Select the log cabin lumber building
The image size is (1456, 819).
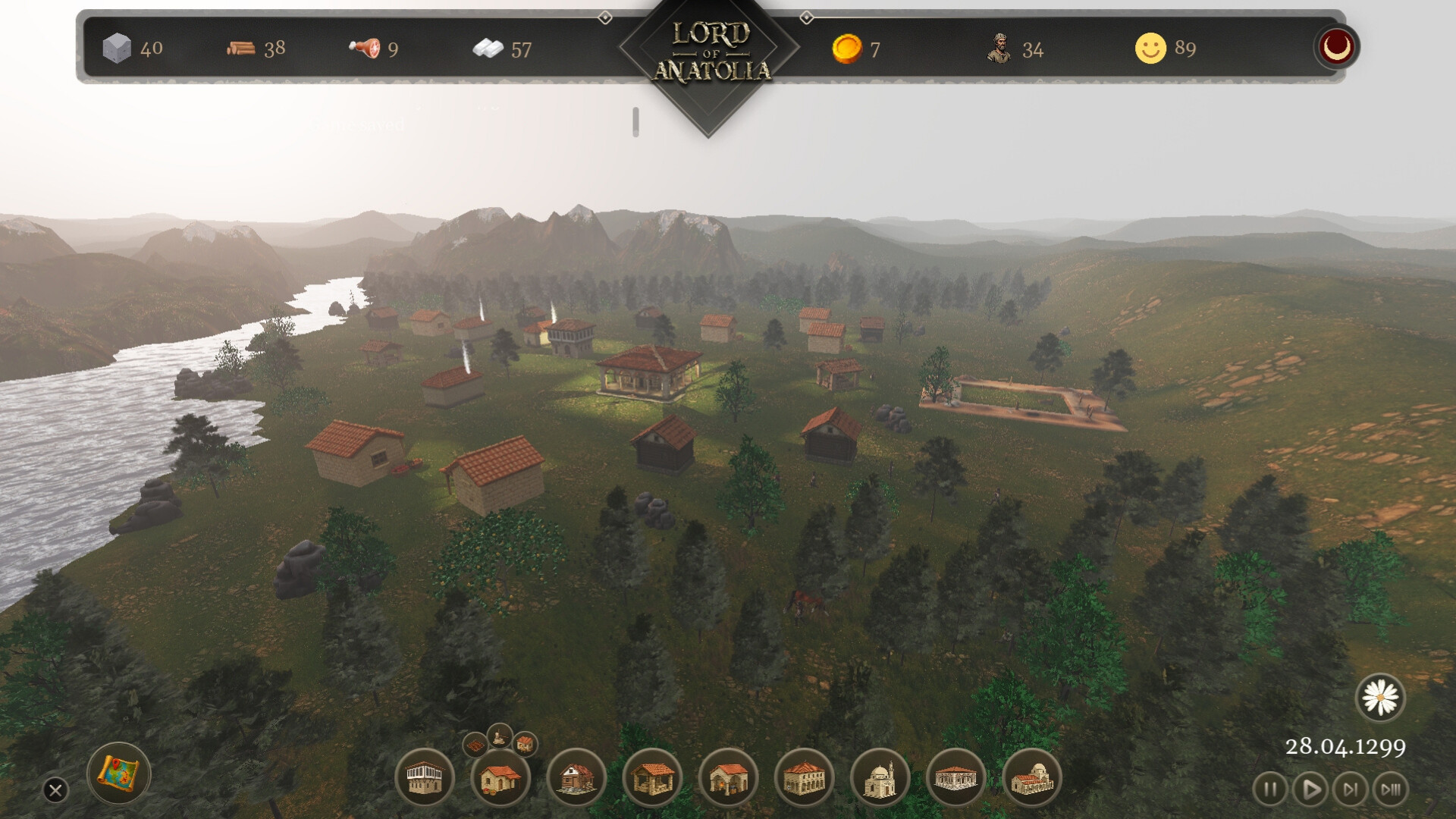tap(576, 778)
